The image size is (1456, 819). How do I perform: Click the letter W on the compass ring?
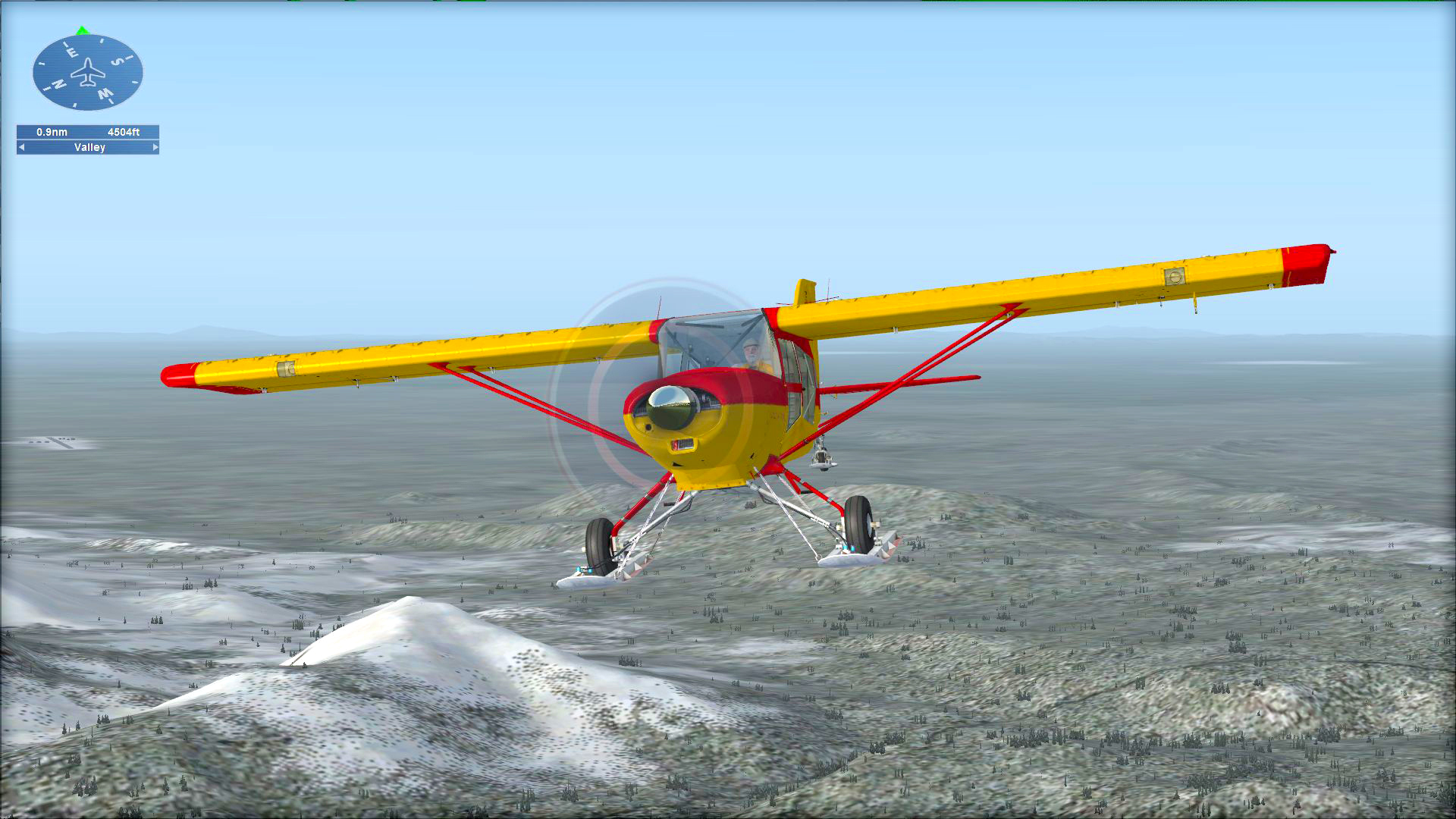coord(105,93)
